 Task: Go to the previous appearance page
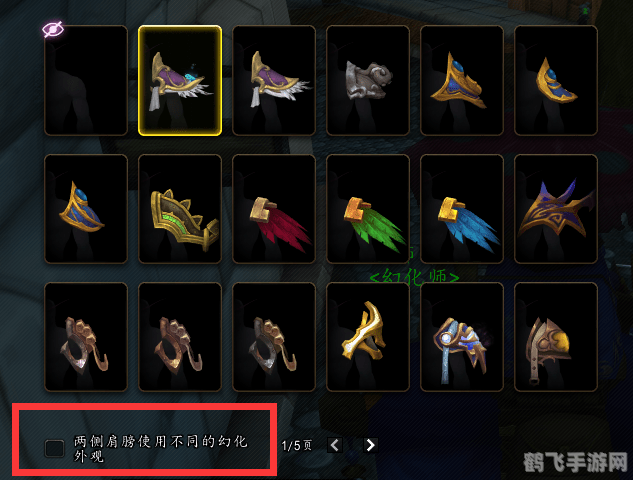point(334,445)
